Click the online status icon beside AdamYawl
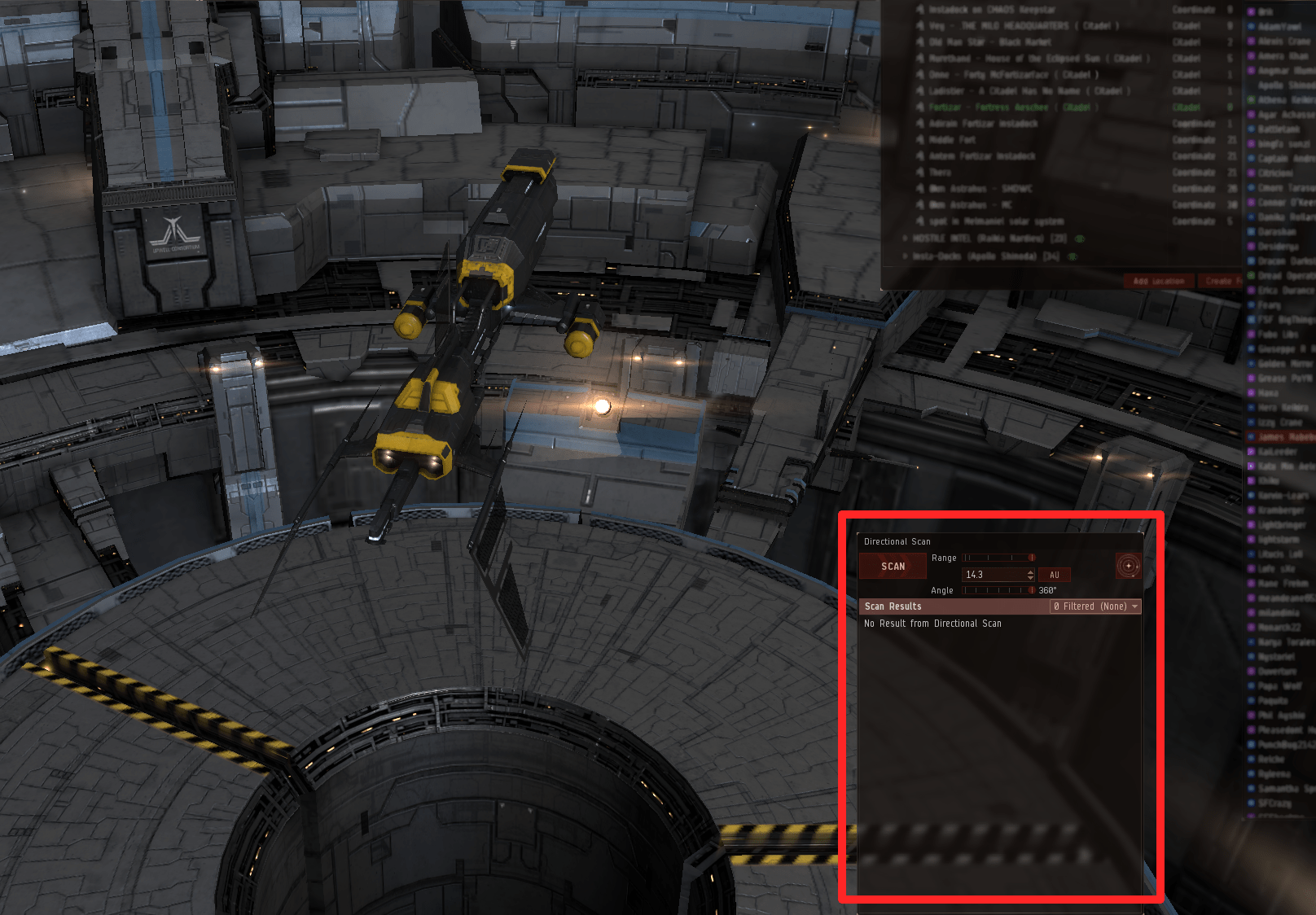Viewport: 1316px width, 915px height. pyautogui.click(x=1251, y=28)
